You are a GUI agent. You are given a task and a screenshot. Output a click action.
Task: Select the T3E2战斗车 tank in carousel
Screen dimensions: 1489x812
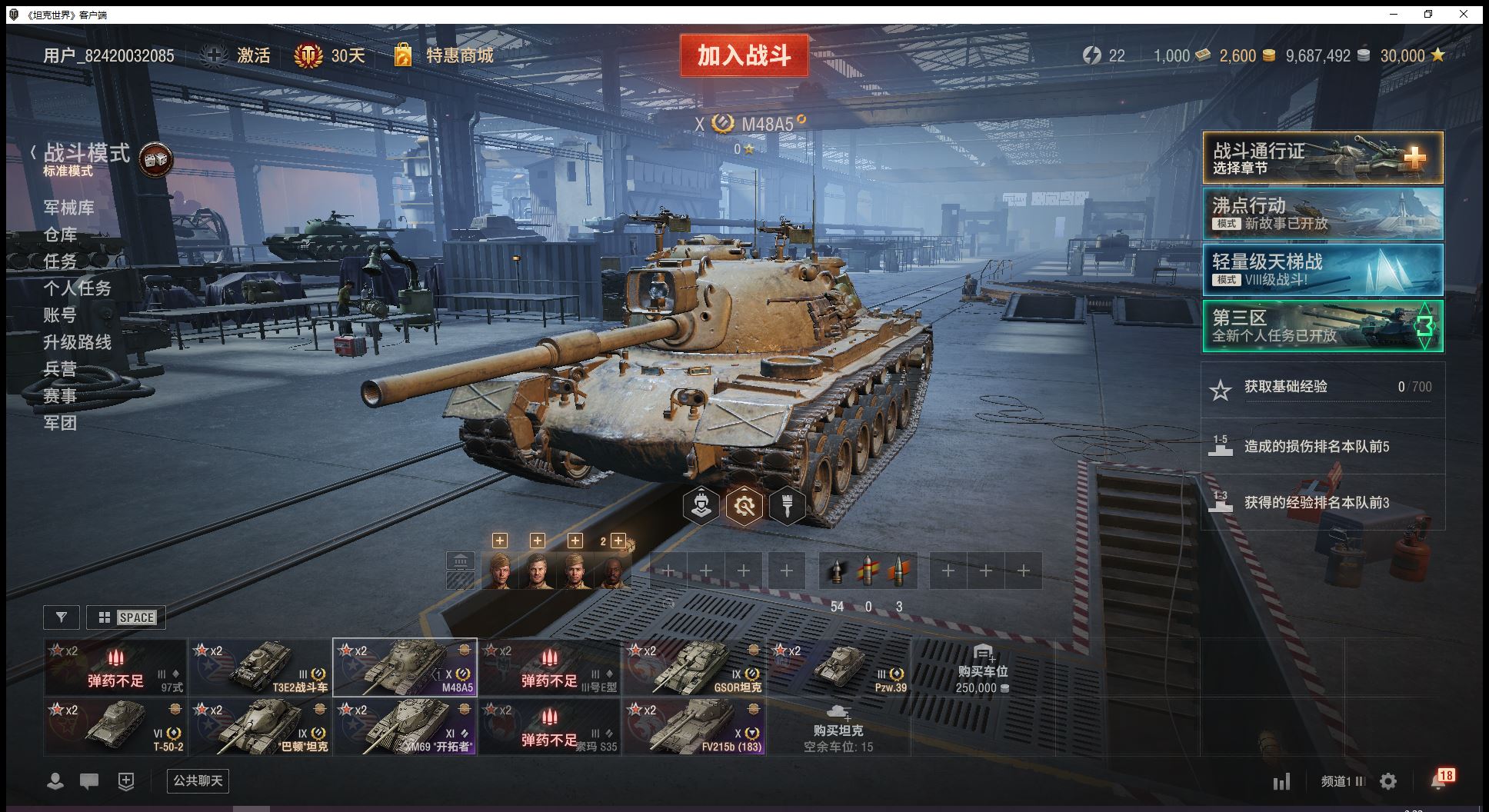261,667
